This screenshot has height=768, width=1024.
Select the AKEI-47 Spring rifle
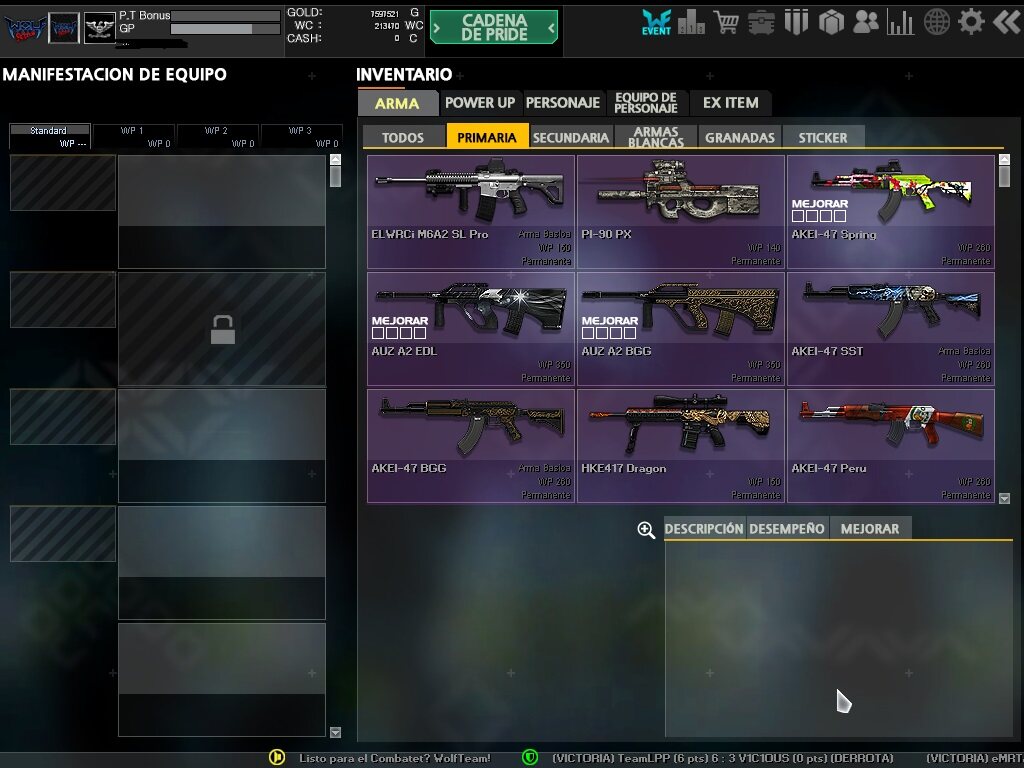tap(890, 211)
